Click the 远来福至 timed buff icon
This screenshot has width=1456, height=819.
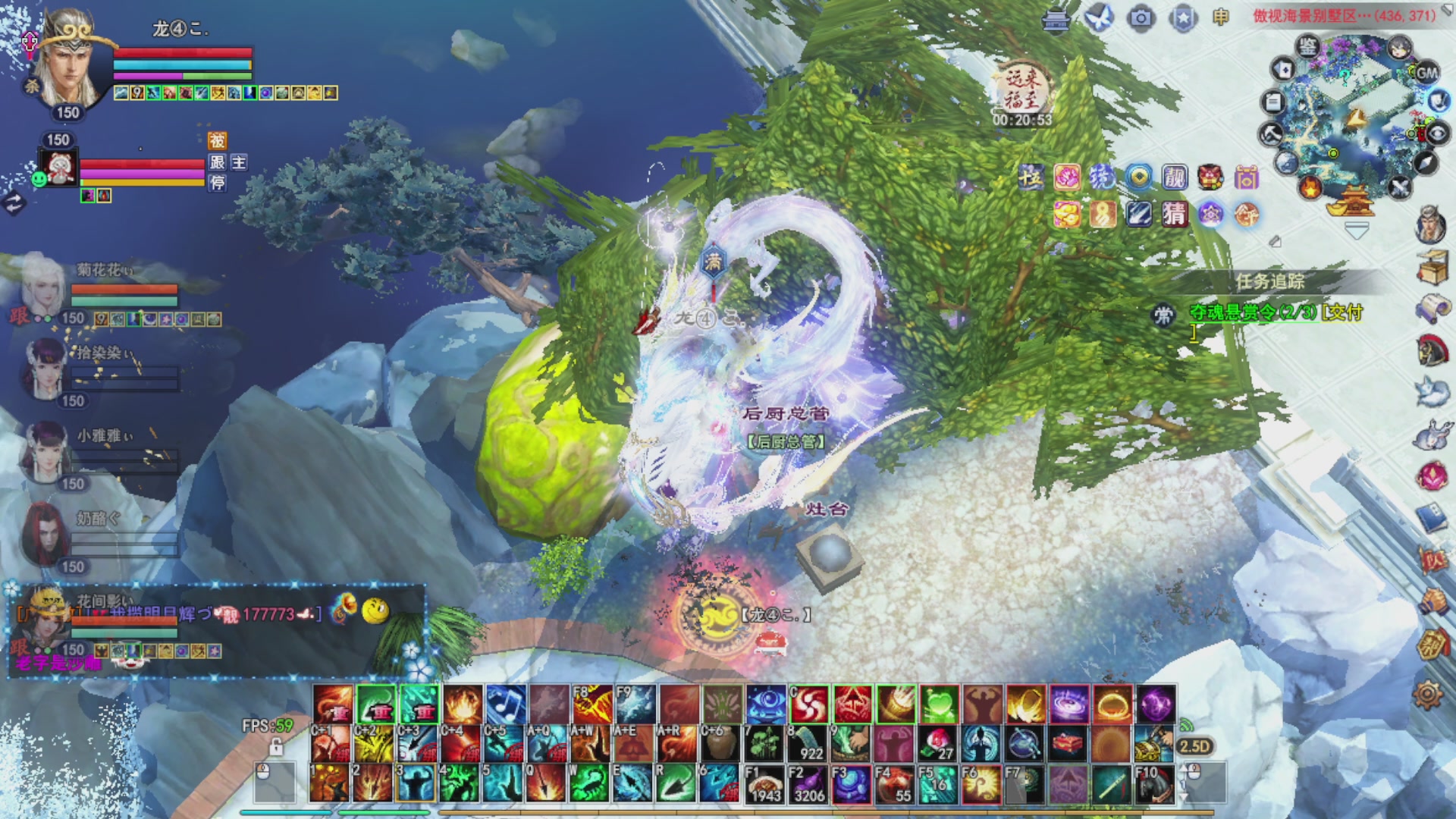(x=1021, y=89)
